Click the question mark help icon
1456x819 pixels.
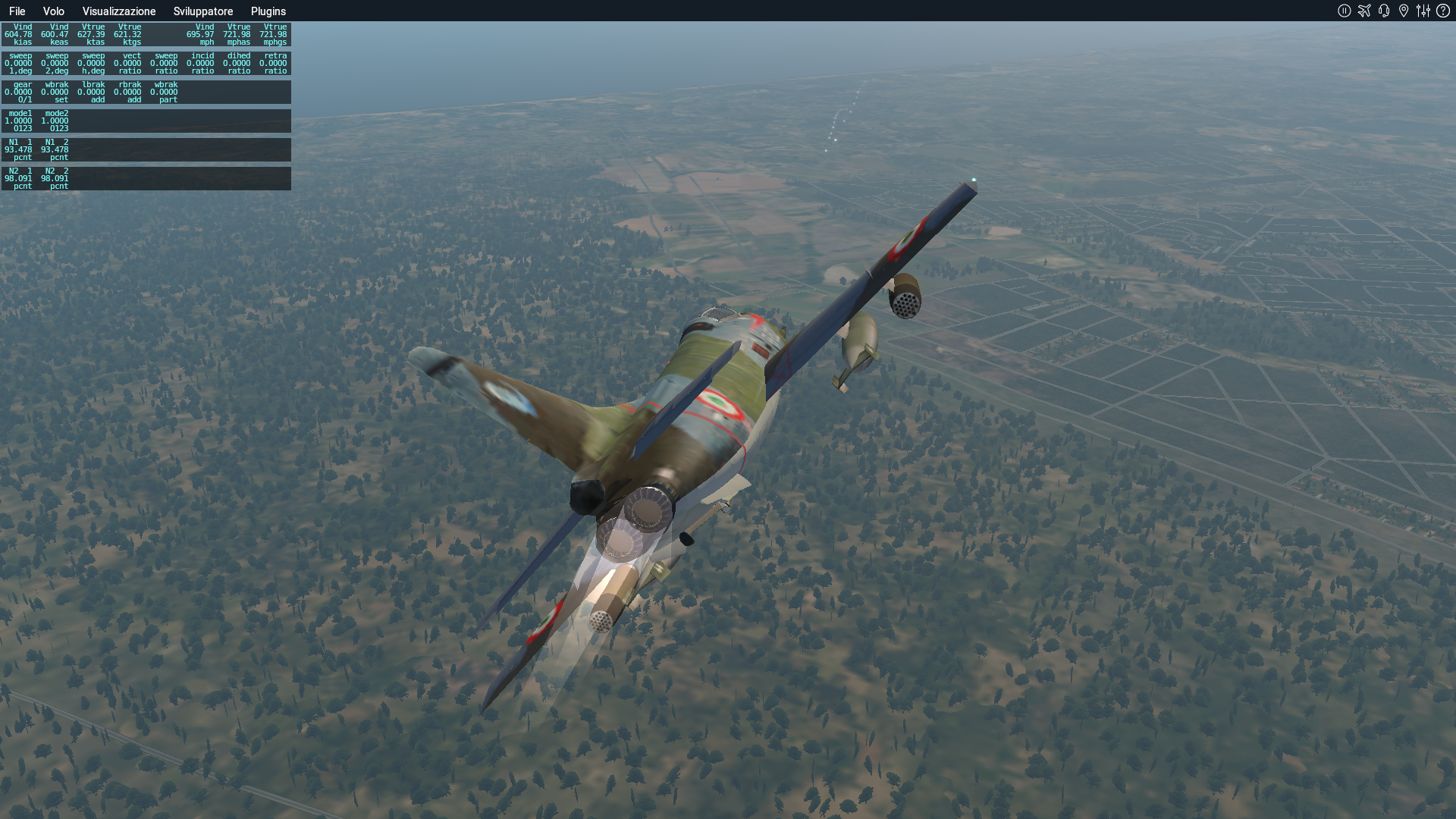tap(1443, 11)
